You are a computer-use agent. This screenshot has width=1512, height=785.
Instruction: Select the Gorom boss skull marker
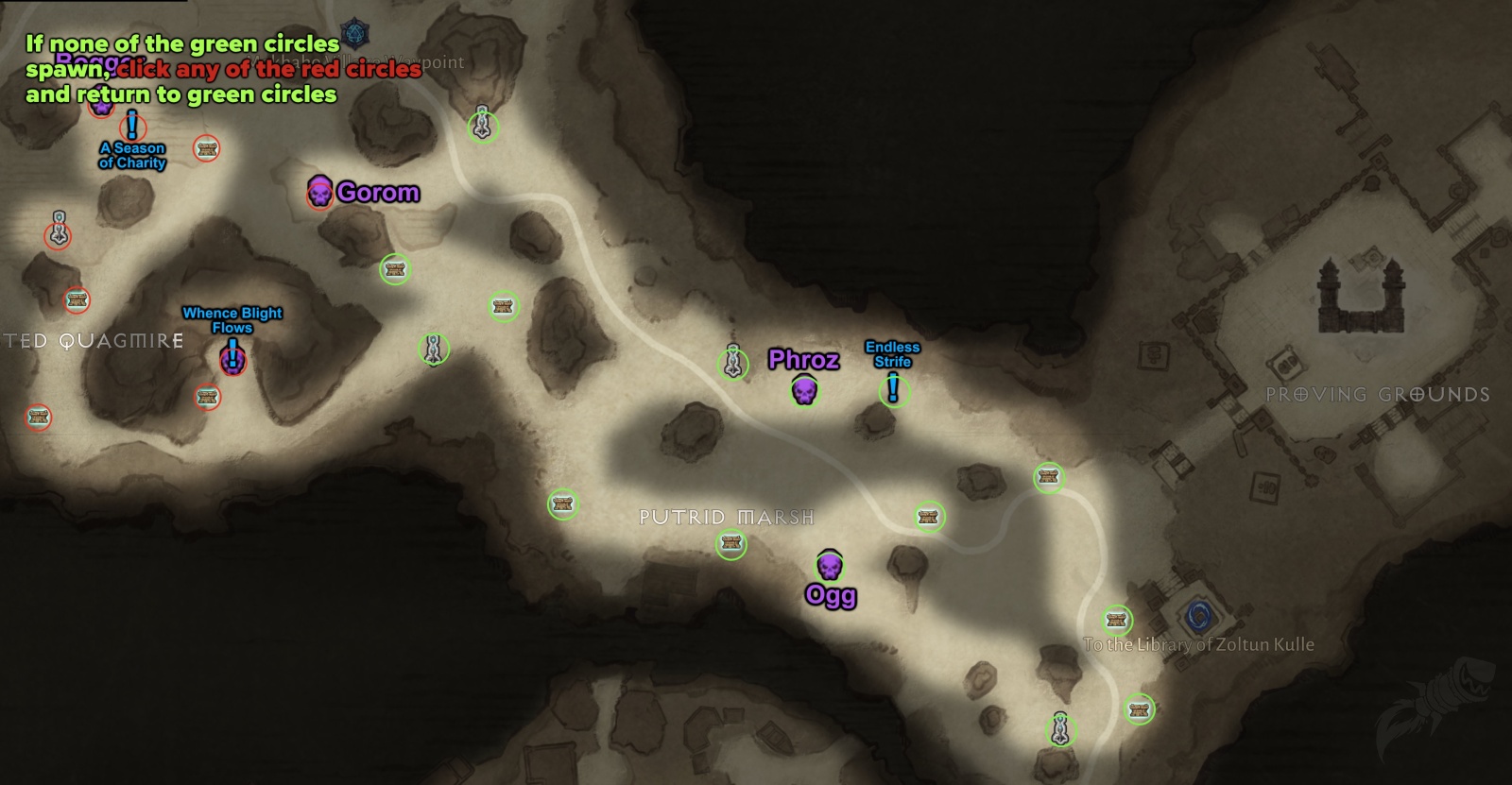(x=321, y=192)
